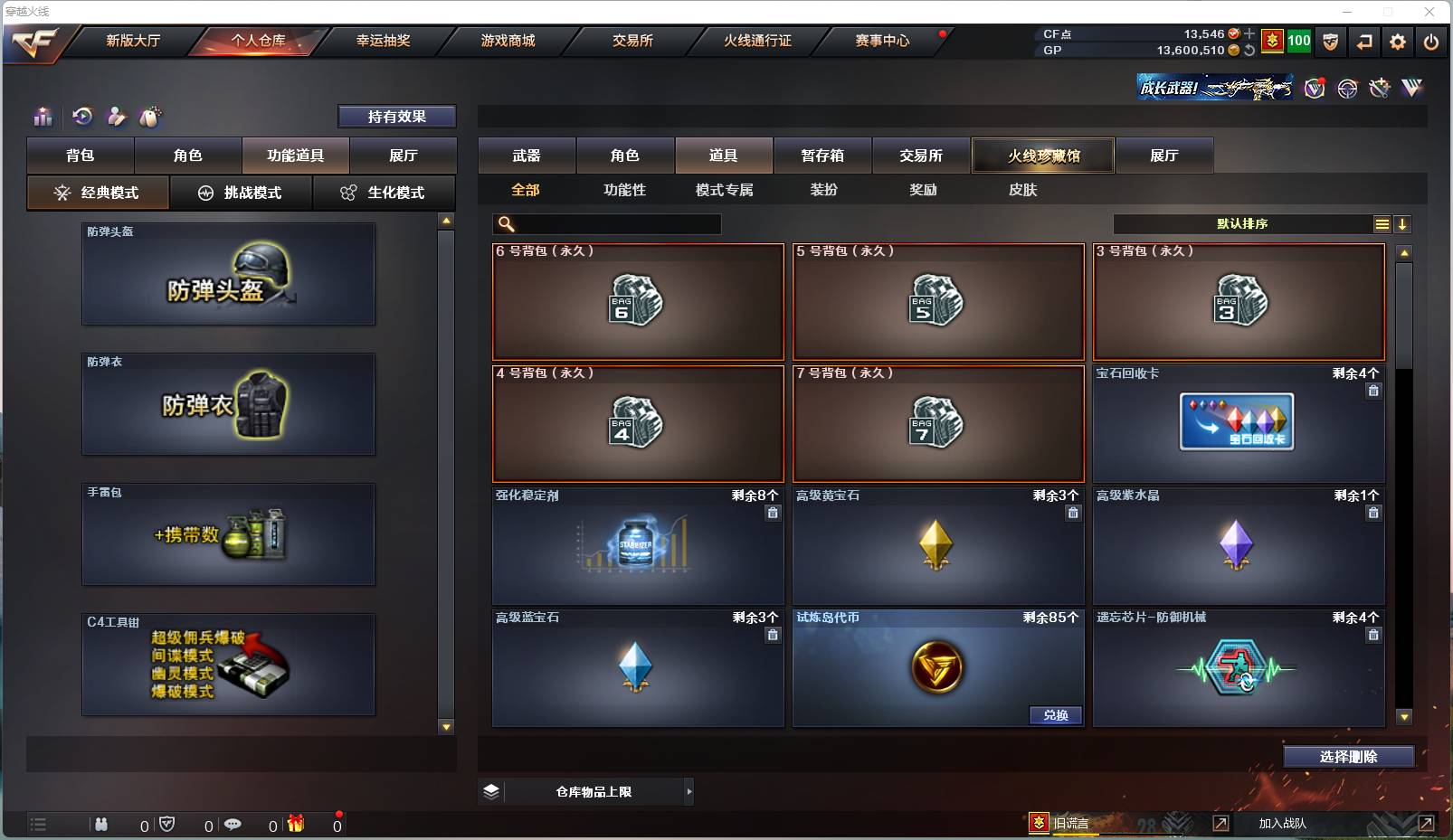Open the weapon workshop wrench icon
This screenshot has height=840, width=1453.
(1379, 88)
